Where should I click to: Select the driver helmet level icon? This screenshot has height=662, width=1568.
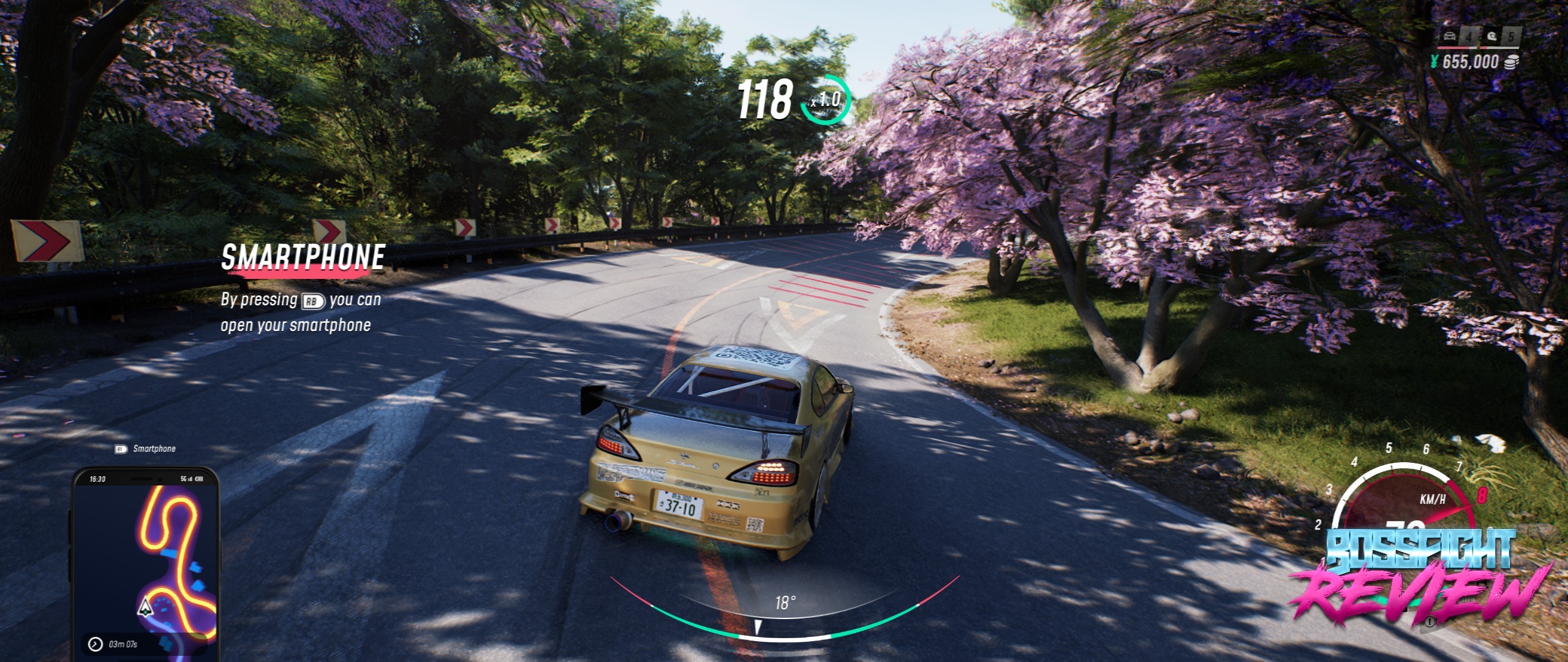[1491, 36]
